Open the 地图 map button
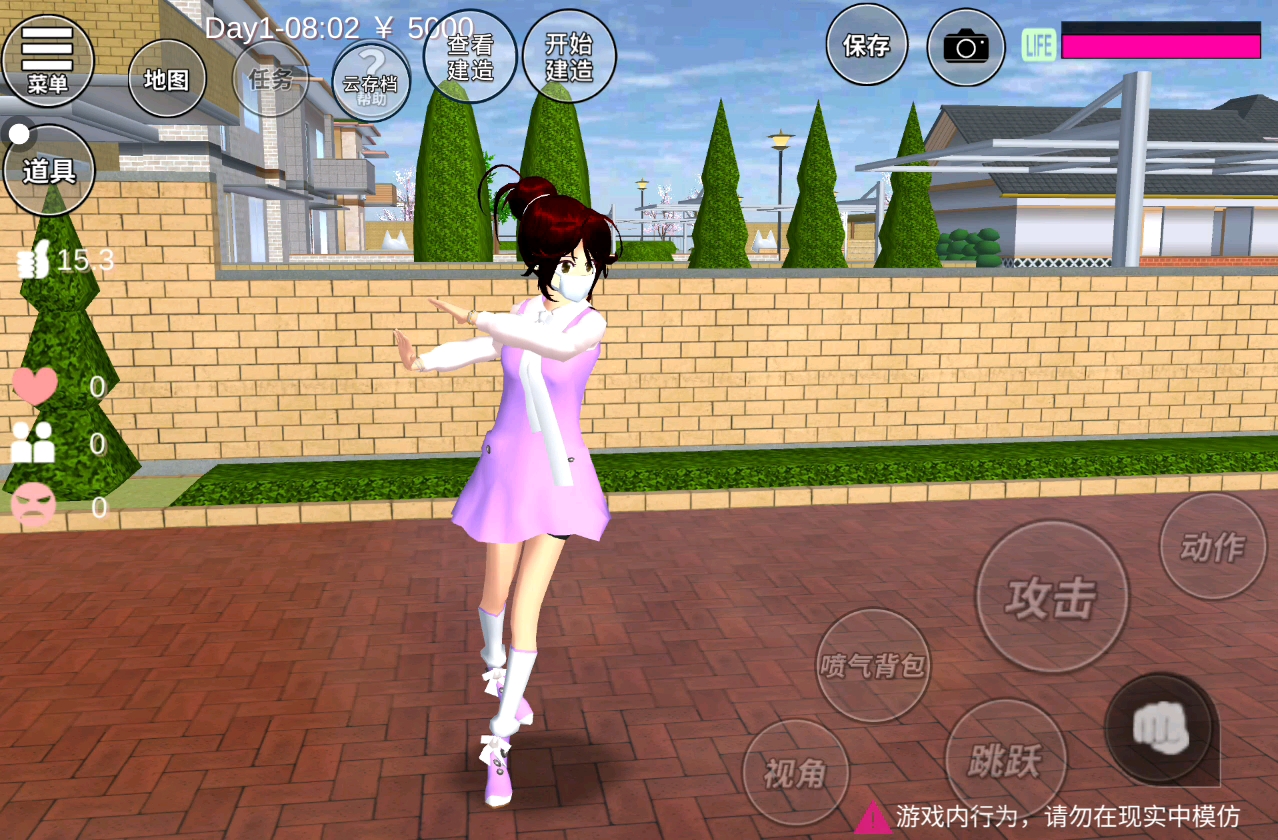Image resolution: width=1278 pixels, height=840 pixels. click(x=167, y=79)
